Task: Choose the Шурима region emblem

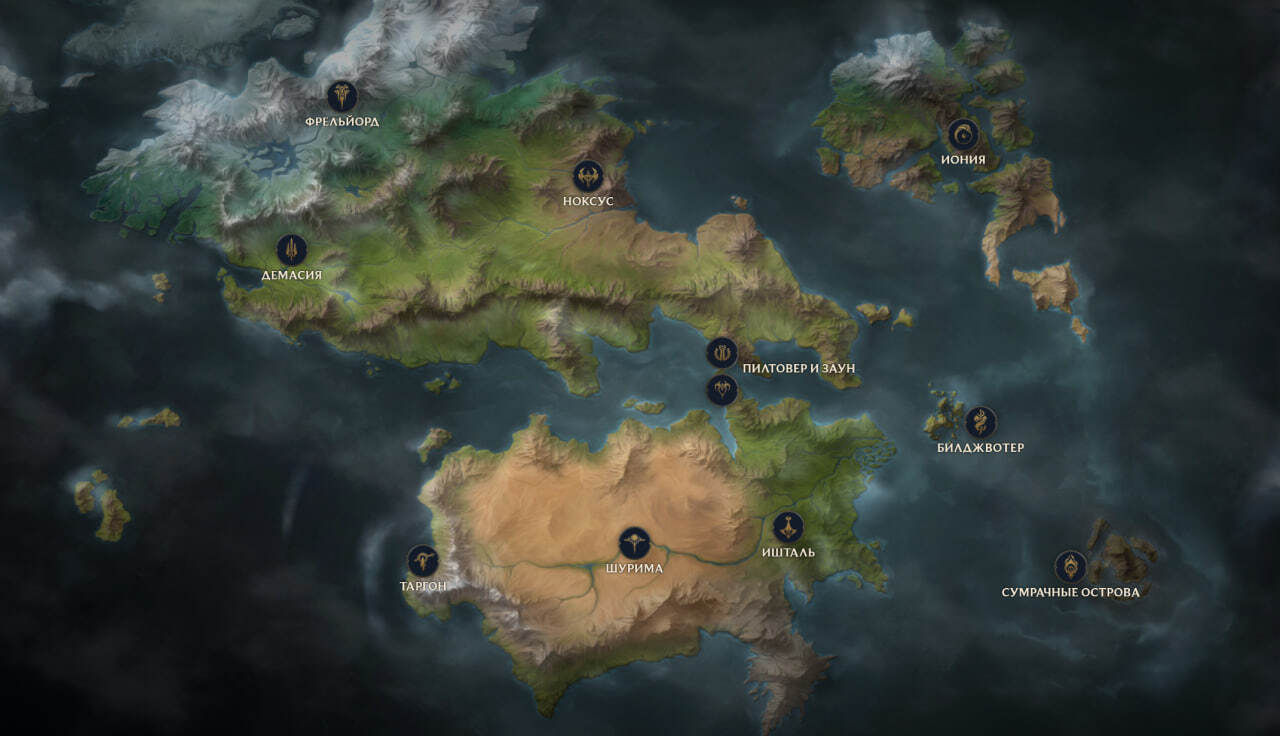Action: [634, 543]
